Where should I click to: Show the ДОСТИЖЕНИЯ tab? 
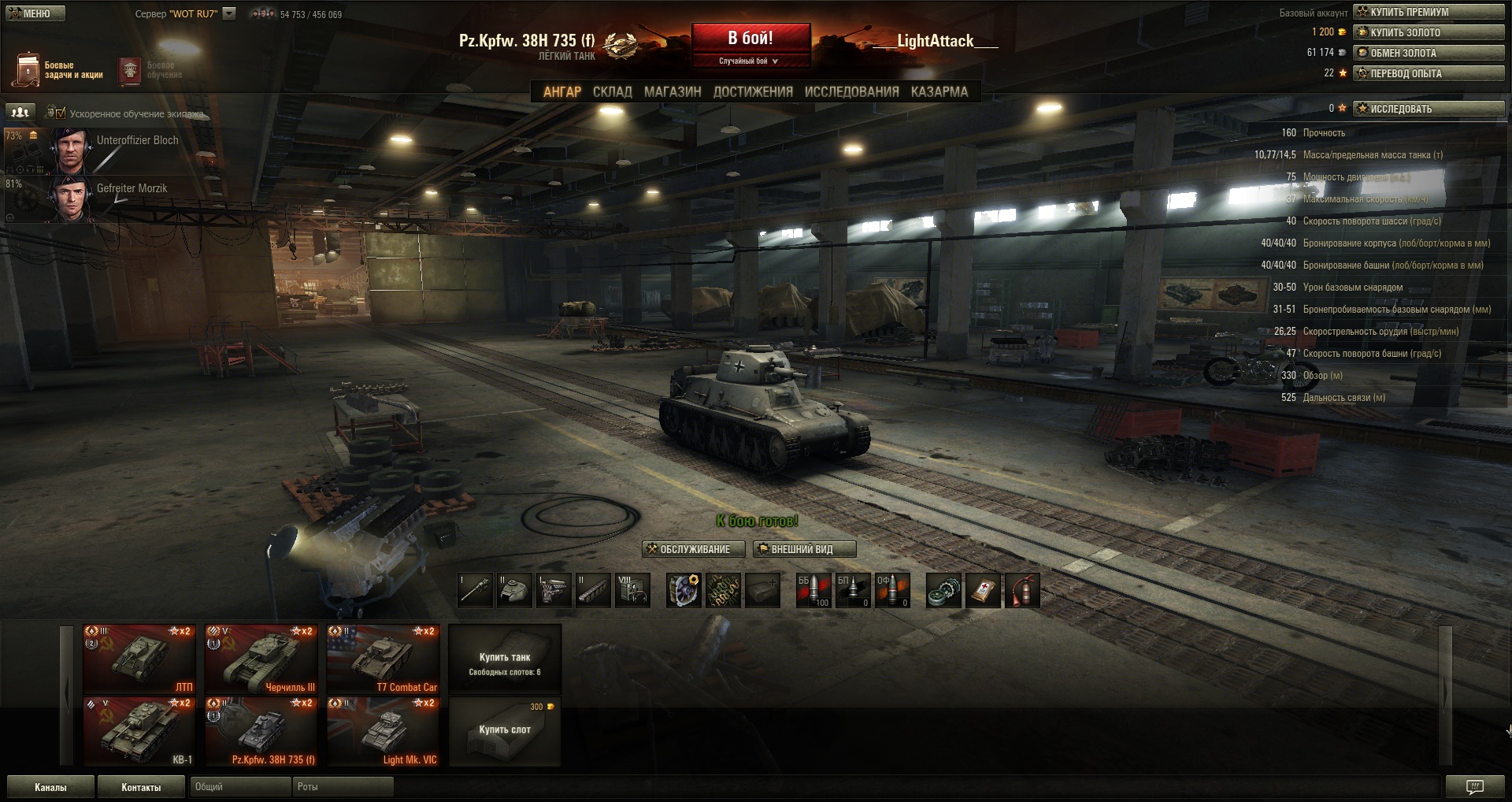(x=753, y=91)
